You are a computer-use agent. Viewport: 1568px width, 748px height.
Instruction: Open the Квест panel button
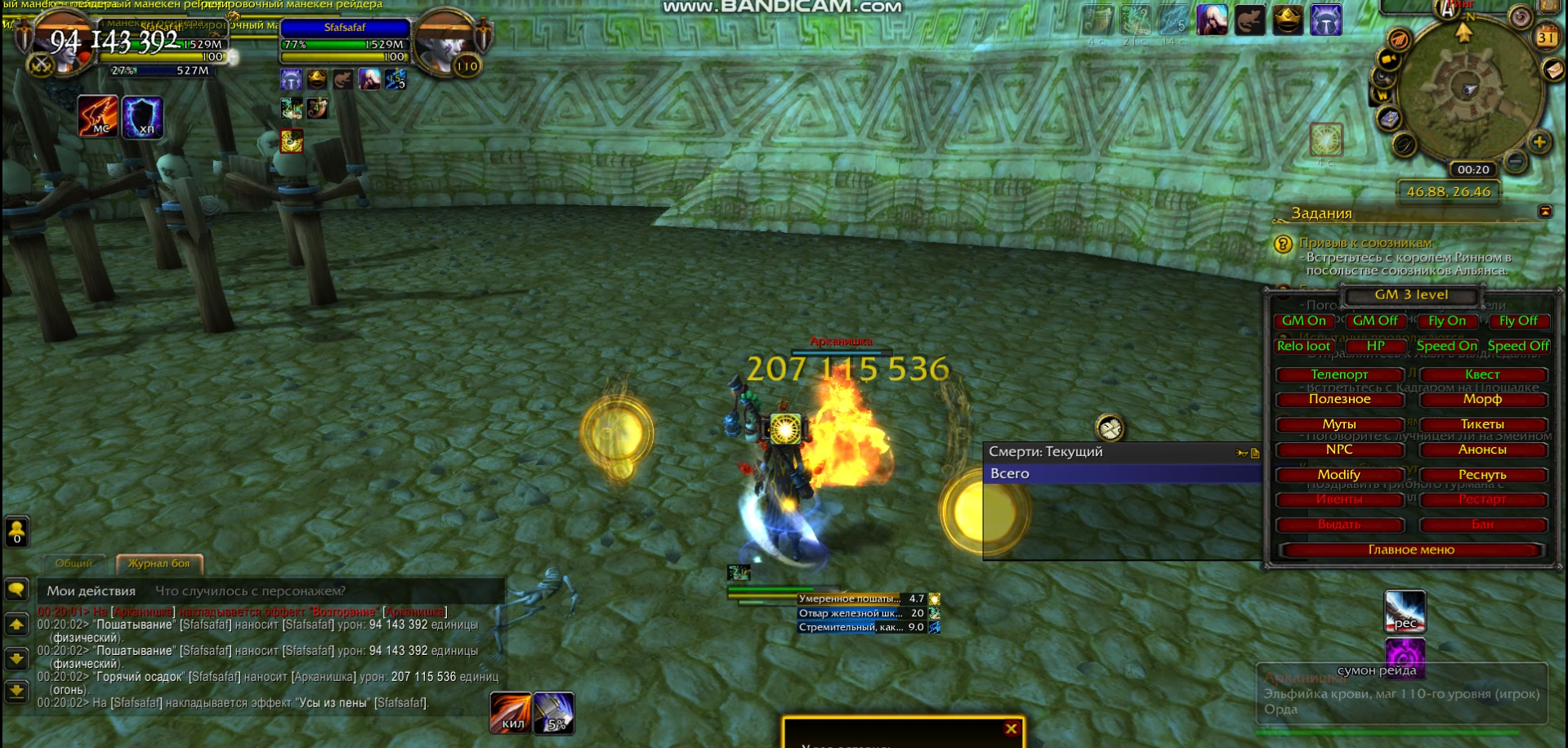1482,374
